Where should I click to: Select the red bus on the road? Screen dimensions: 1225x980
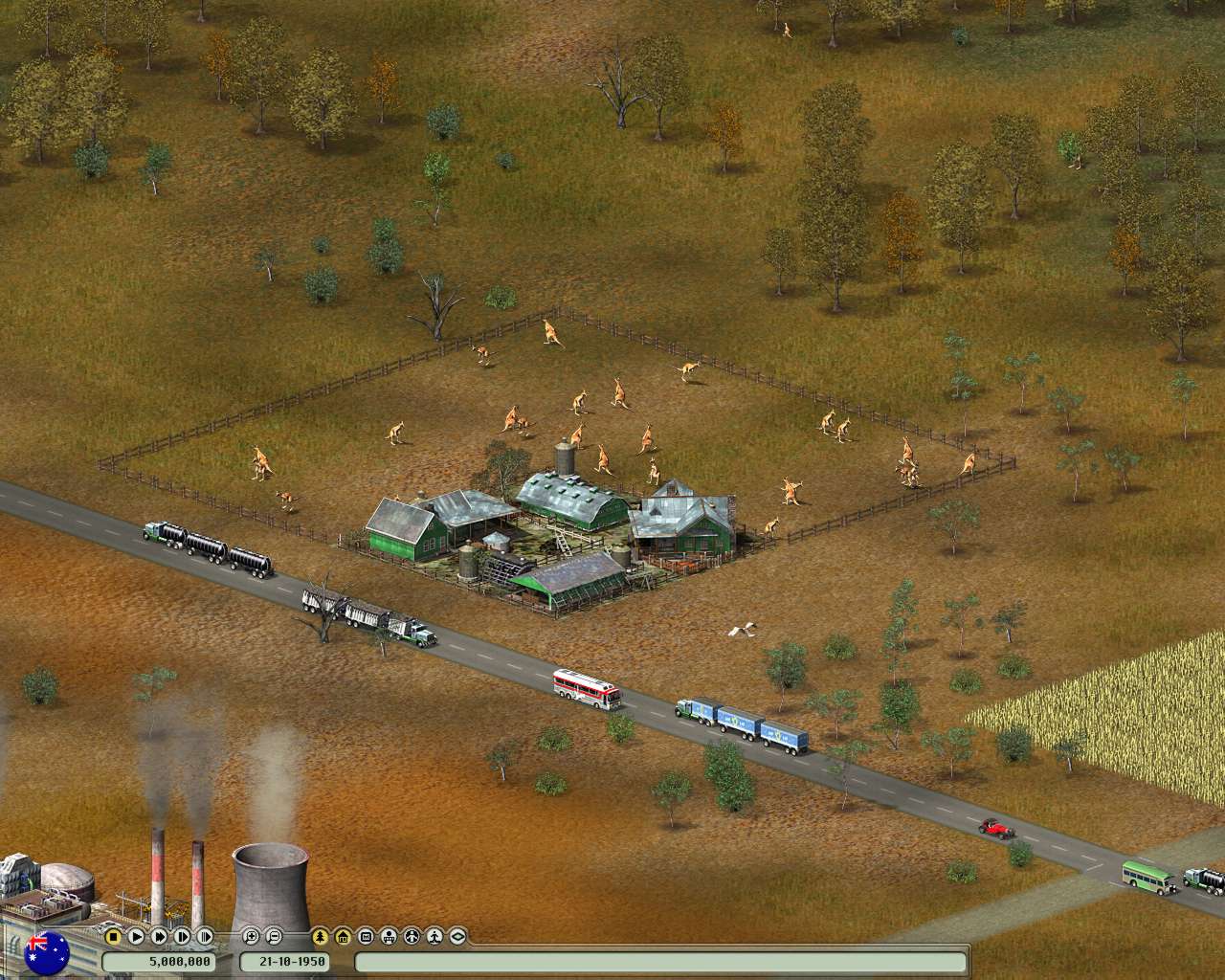(584, 687)
